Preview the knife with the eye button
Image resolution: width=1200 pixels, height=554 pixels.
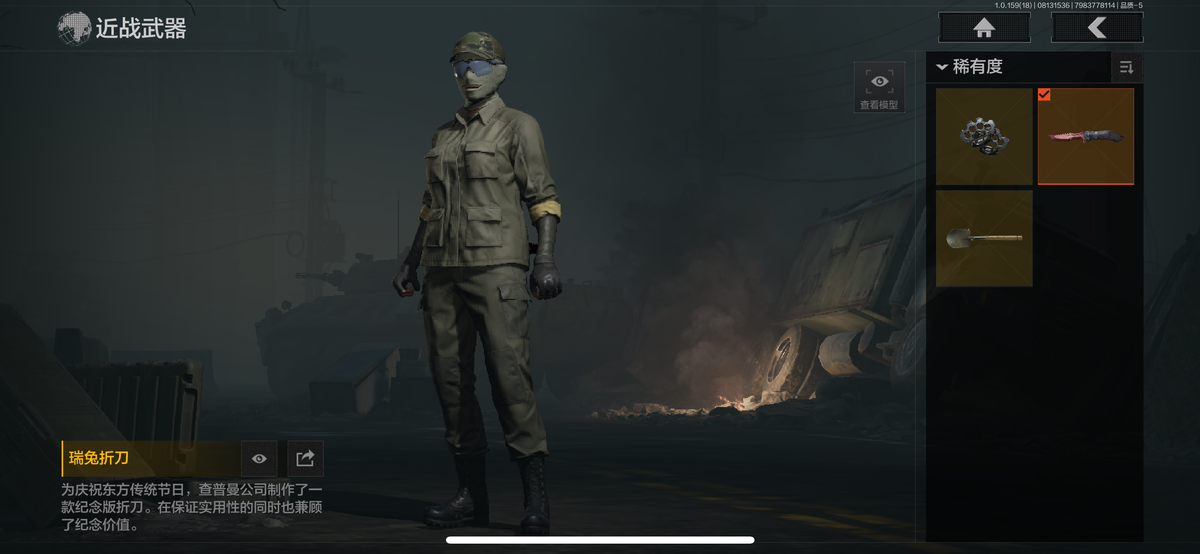[259, 458]
